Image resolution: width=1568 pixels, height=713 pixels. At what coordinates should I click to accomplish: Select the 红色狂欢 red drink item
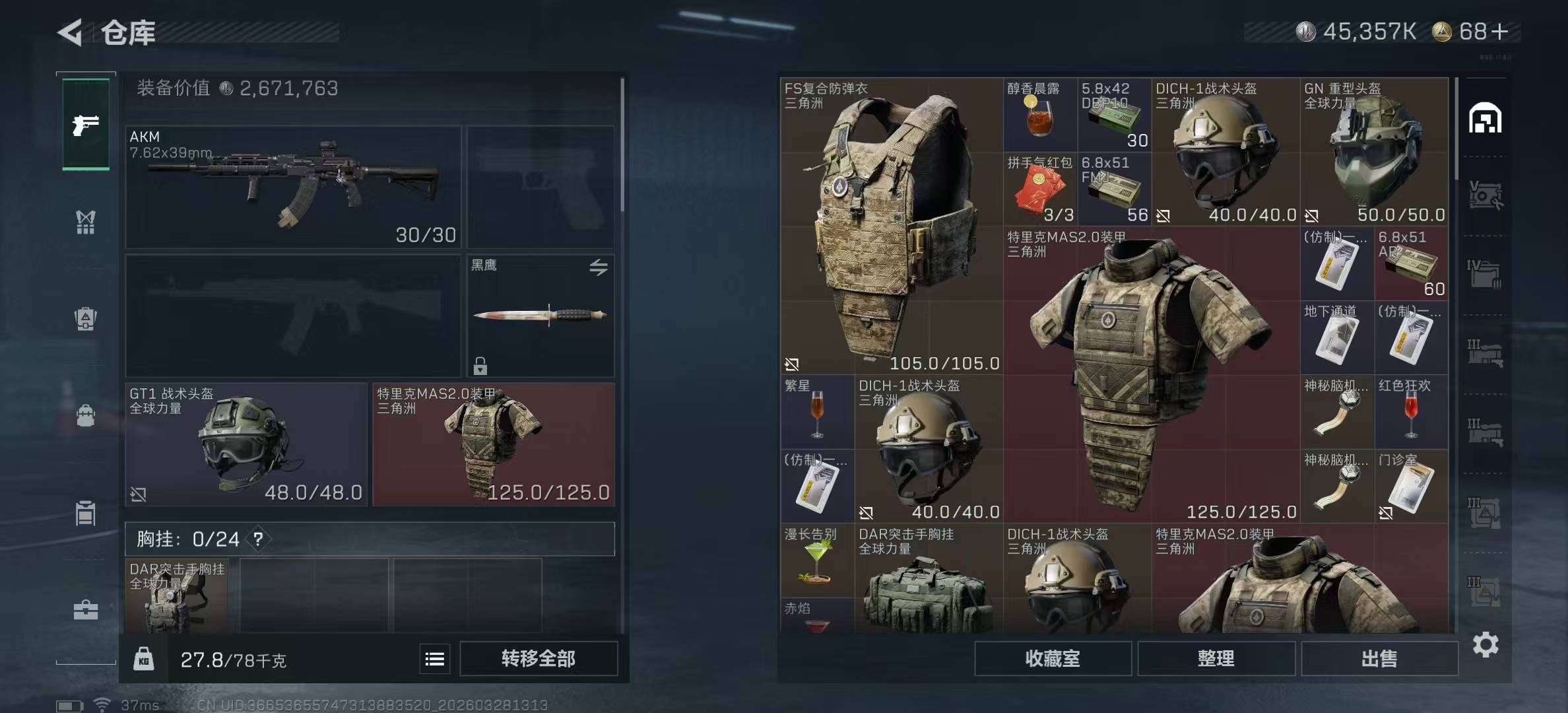(x=1411, y=412)
